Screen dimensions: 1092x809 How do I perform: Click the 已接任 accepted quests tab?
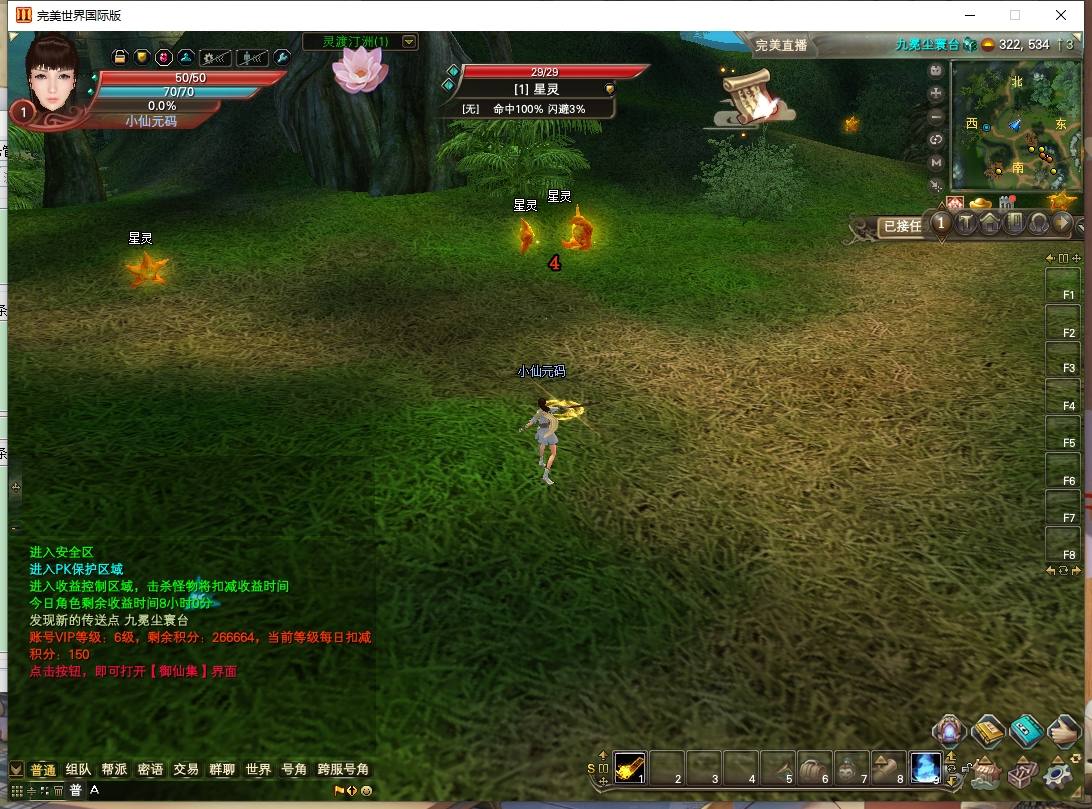click(x=901, y=226)
